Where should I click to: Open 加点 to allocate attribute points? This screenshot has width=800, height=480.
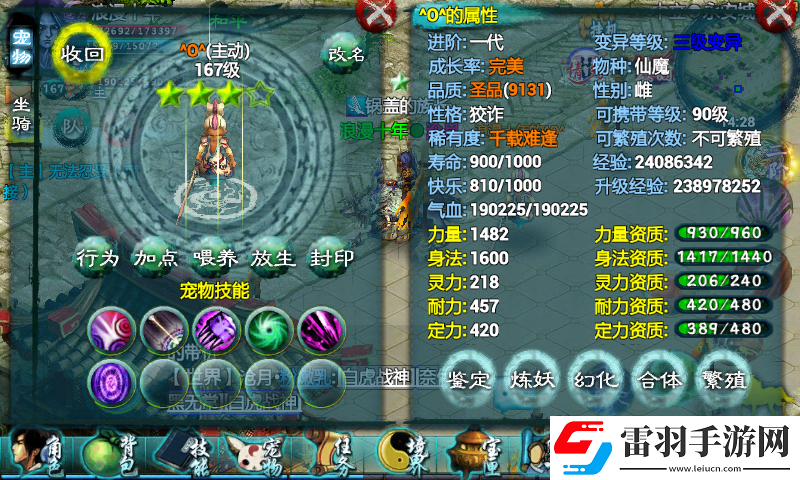point(156,257)
